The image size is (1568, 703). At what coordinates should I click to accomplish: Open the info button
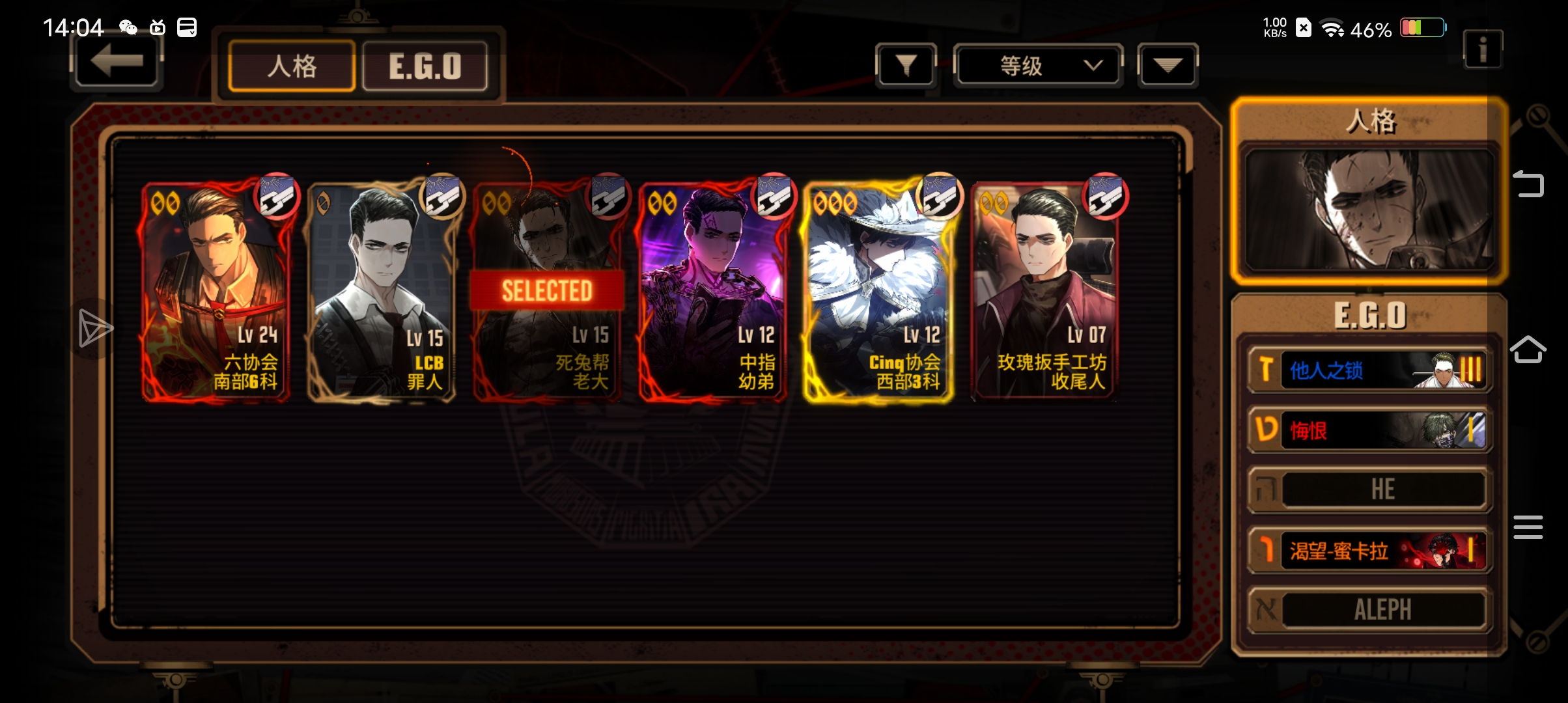pos(1482,49)
